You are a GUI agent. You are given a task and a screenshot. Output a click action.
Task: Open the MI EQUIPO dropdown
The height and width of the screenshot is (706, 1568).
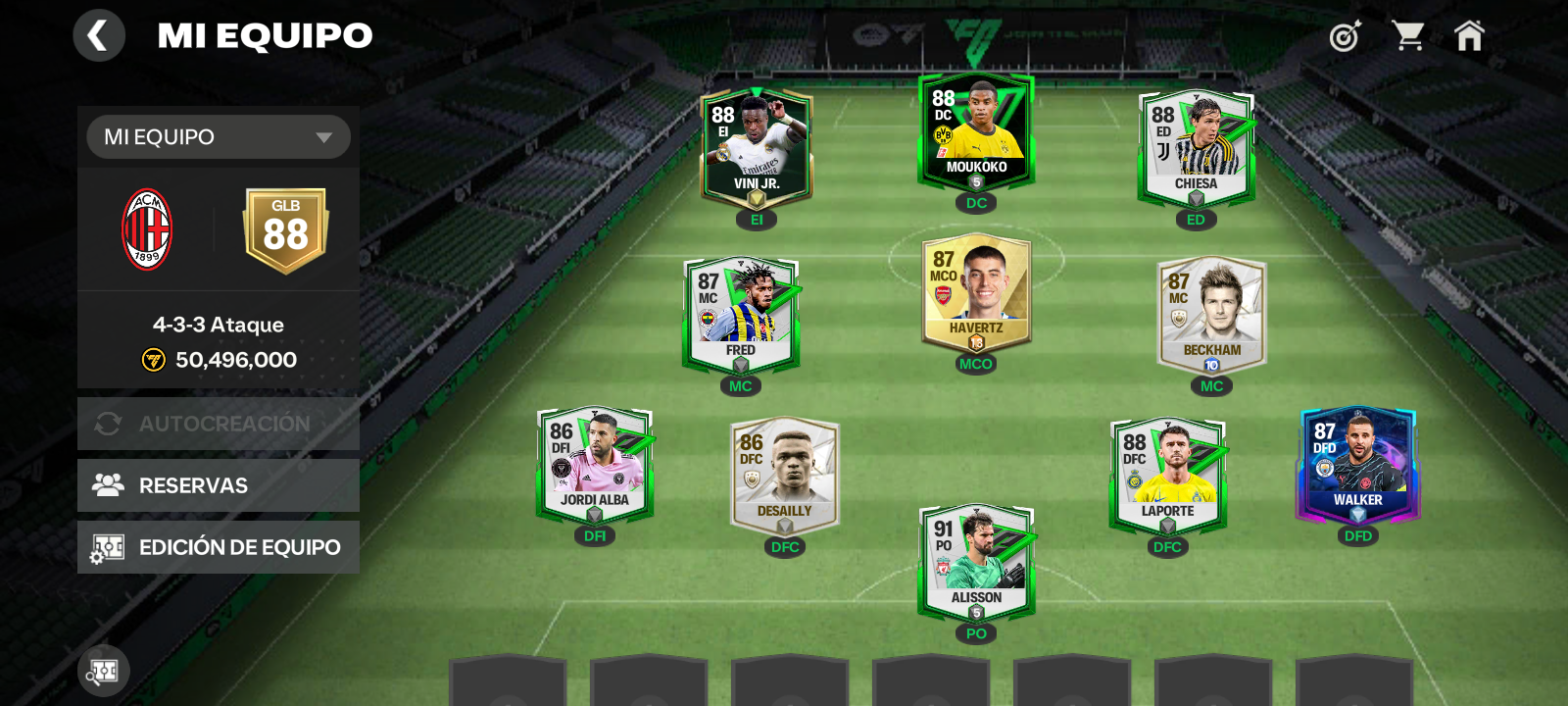219,137
